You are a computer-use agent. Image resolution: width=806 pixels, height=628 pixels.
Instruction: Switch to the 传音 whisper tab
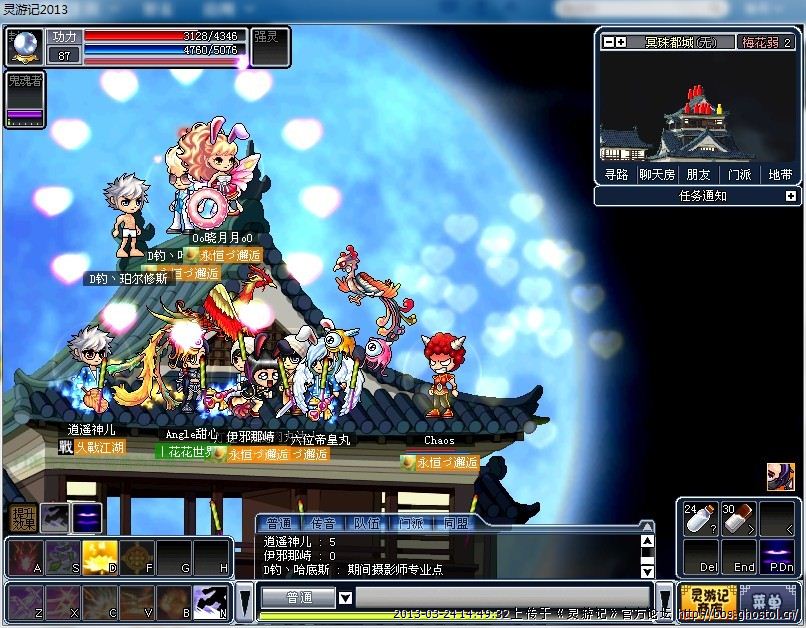point(323,523)
